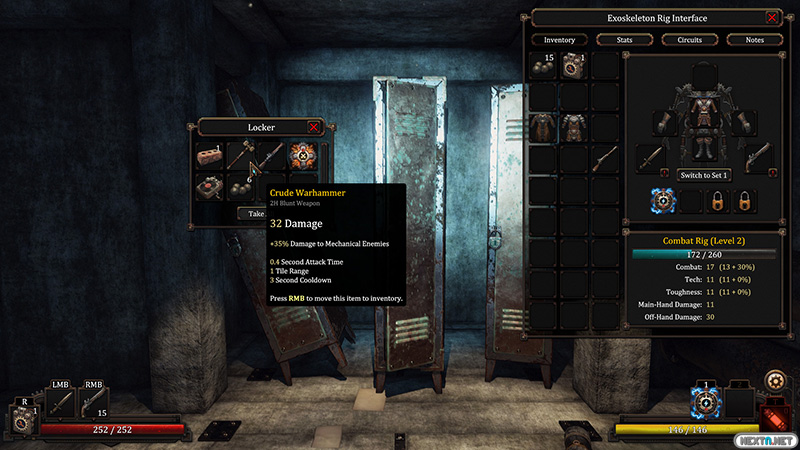Screen dimensions: 800x450
Task: Select the gear manual item in inventory
Action: [x=574, y=67]
